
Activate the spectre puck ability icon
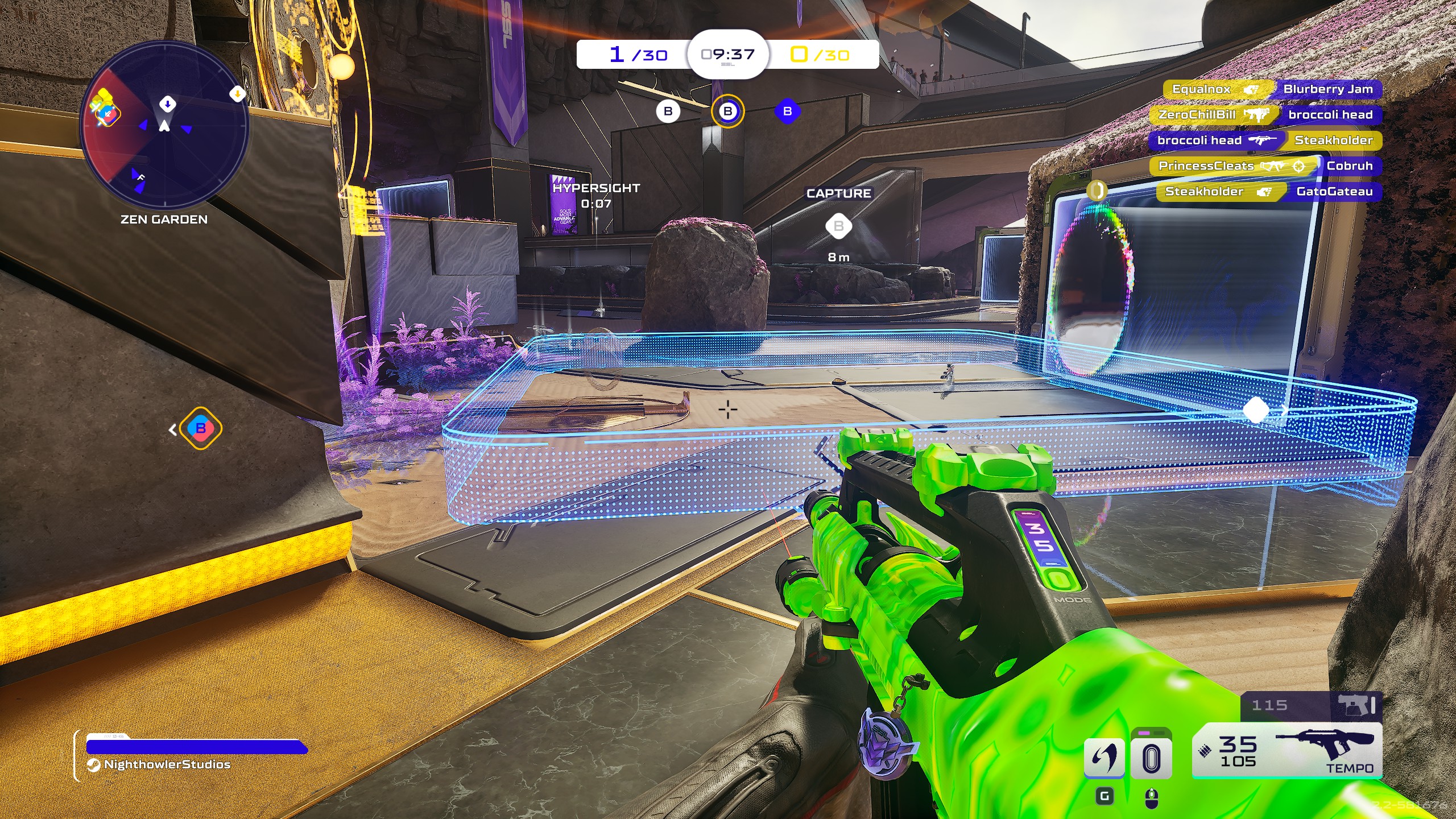[x=1151, y=758]
